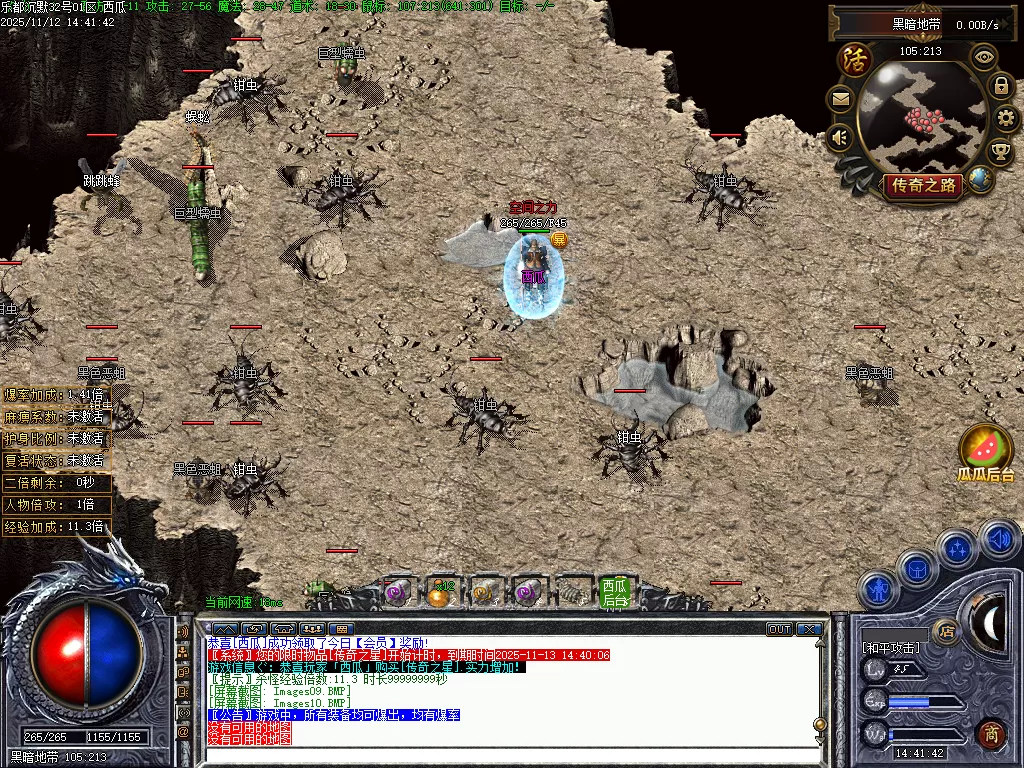
Task: Open the 瓜瓜后台 watermelon icon
Action: click(x=986, y=449)
